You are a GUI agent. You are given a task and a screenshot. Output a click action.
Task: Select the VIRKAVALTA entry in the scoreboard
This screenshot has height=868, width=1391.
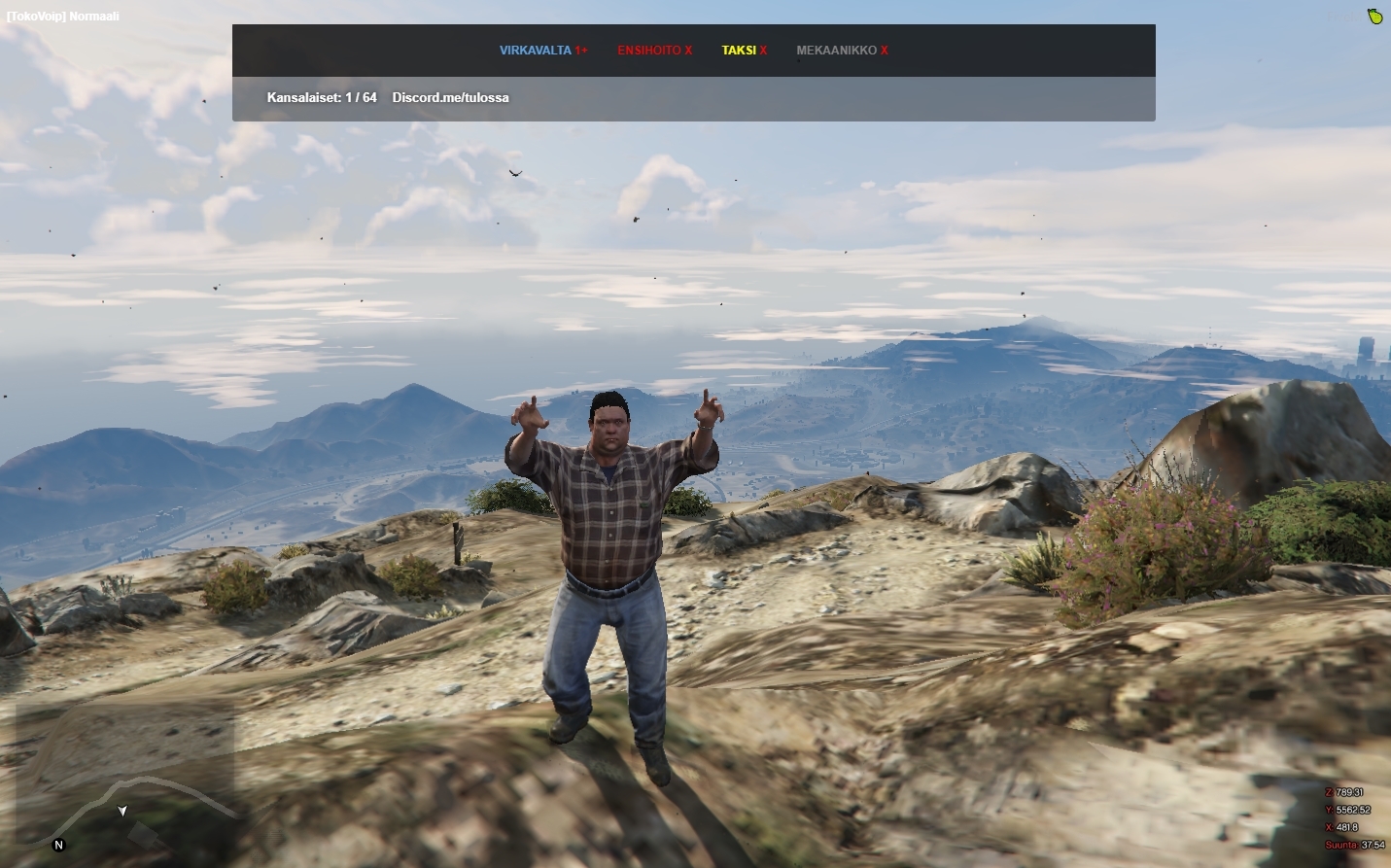click(x=537, y=51)
